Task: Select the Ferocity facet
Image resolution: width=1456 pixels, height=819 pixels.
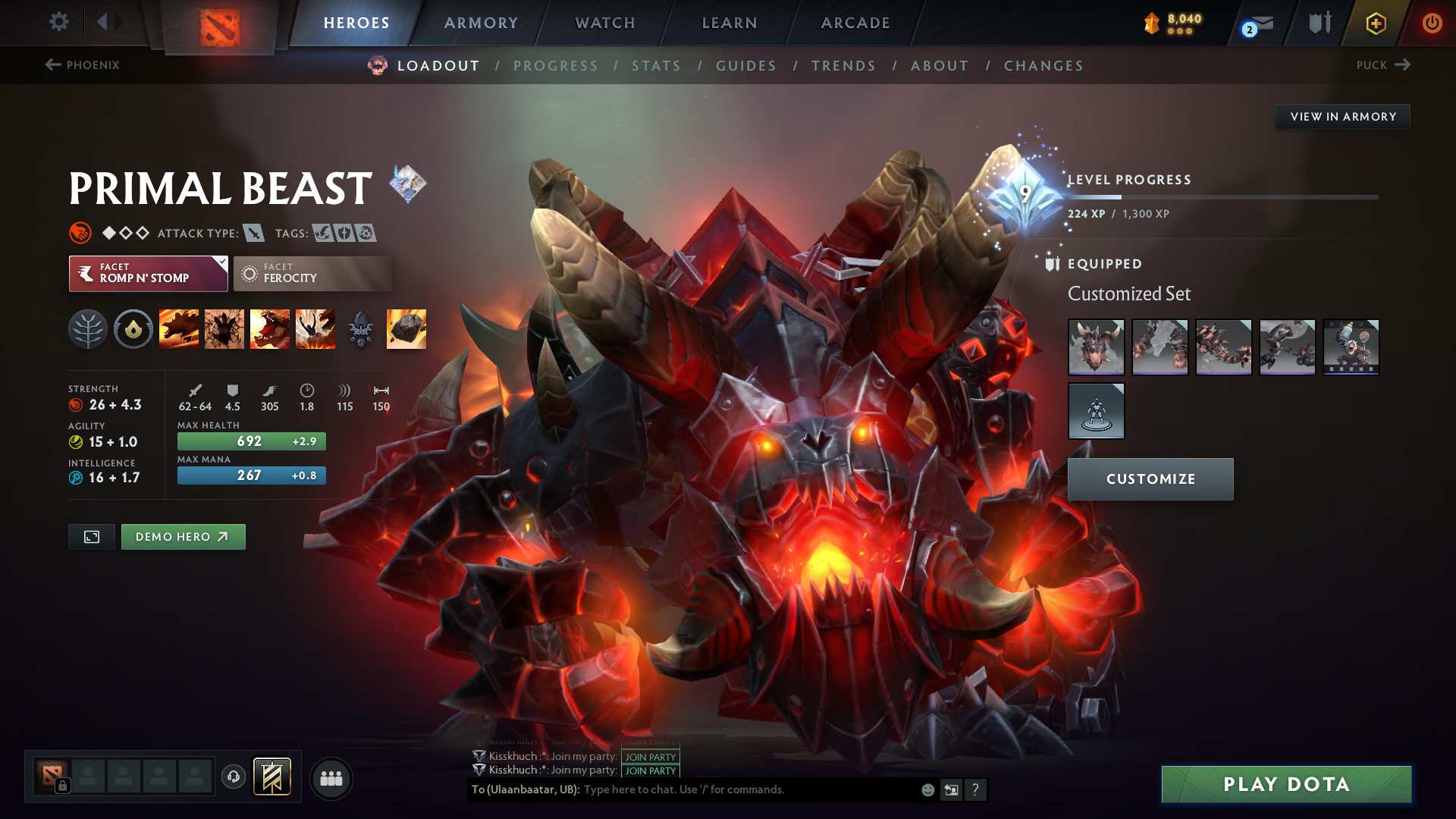Action: [312, 273]
